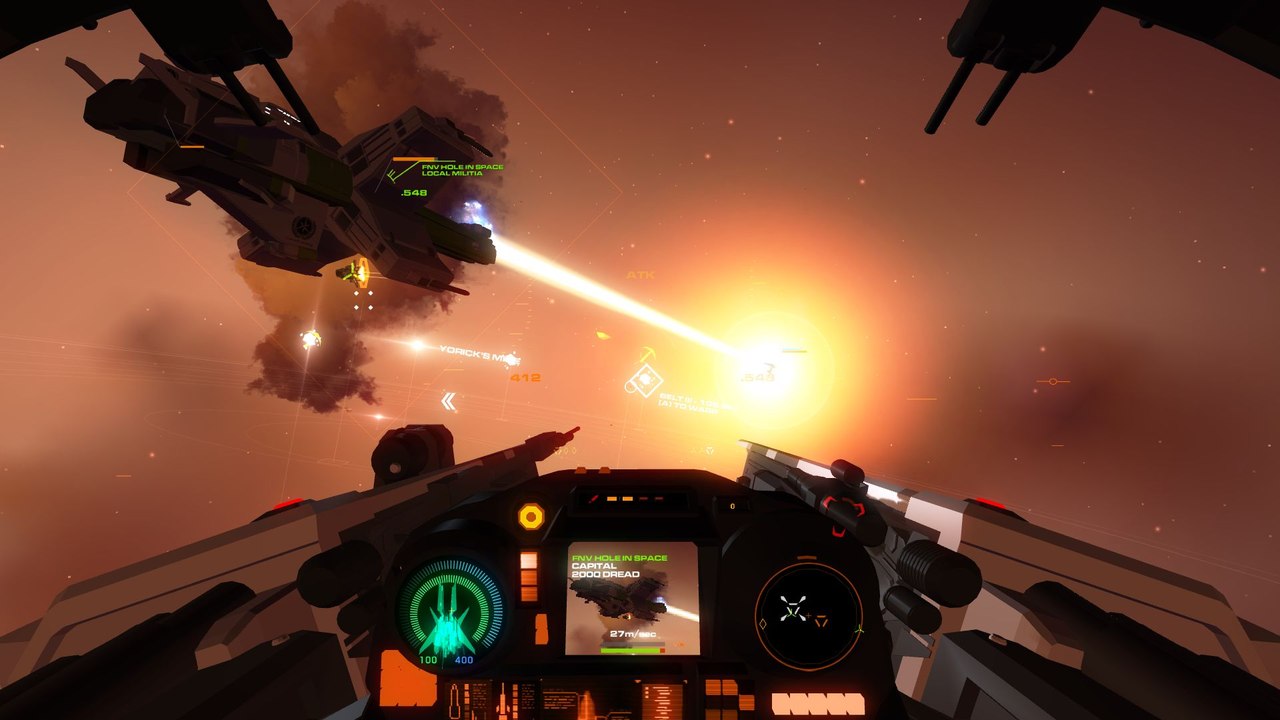Select the diamond warp waypoint marker
Screen dimensions: 1280x720
643,380
